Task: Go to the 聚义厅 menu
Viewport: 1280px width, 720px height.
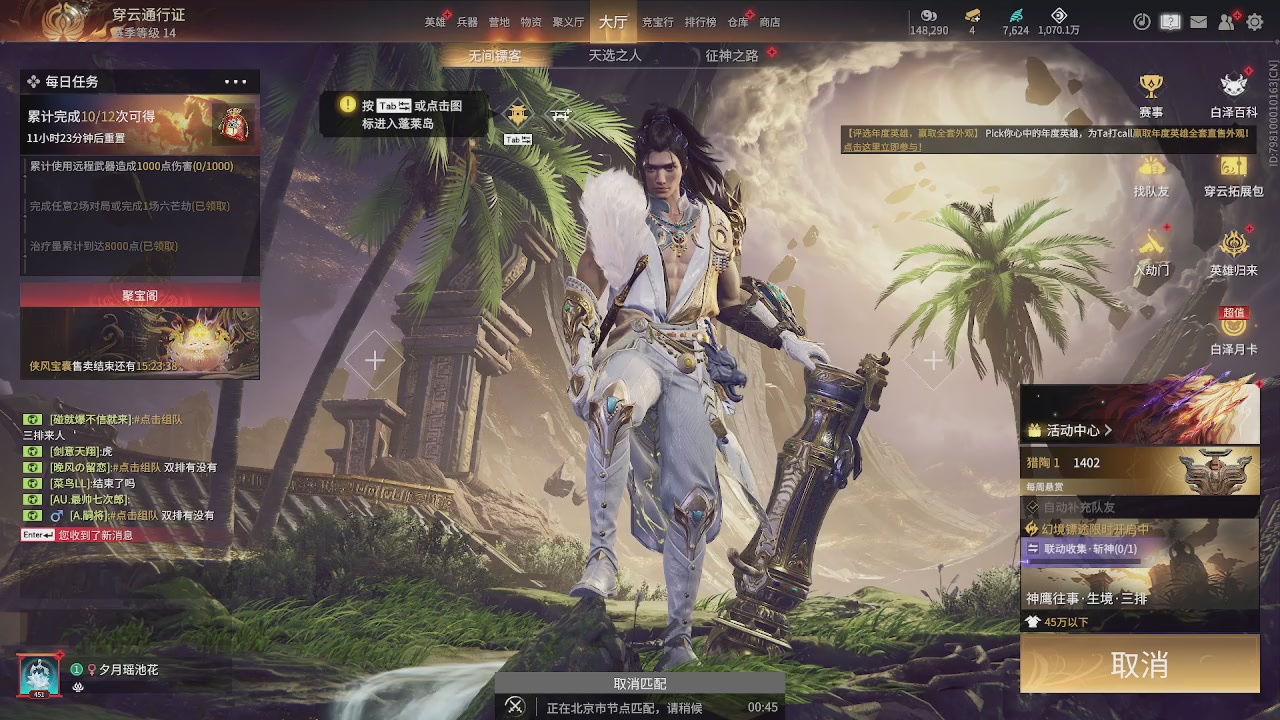Action: (567, 22)
